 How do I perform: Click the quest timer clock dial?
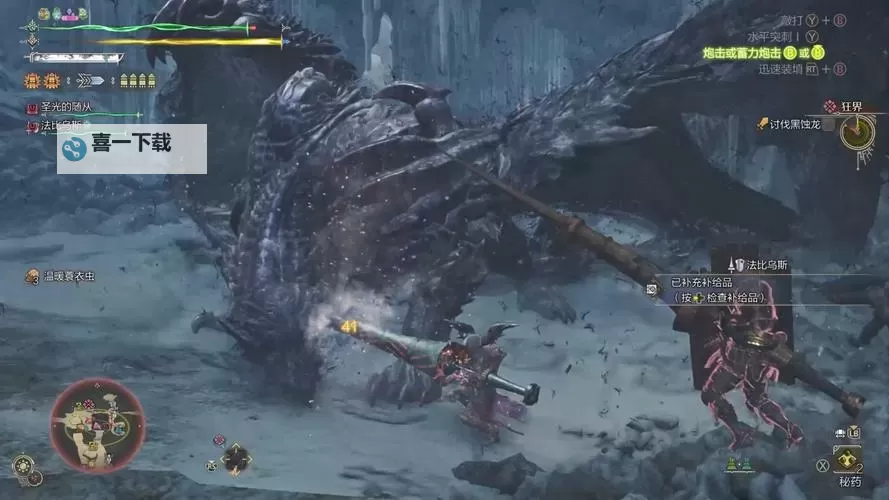tap(856, 131)
